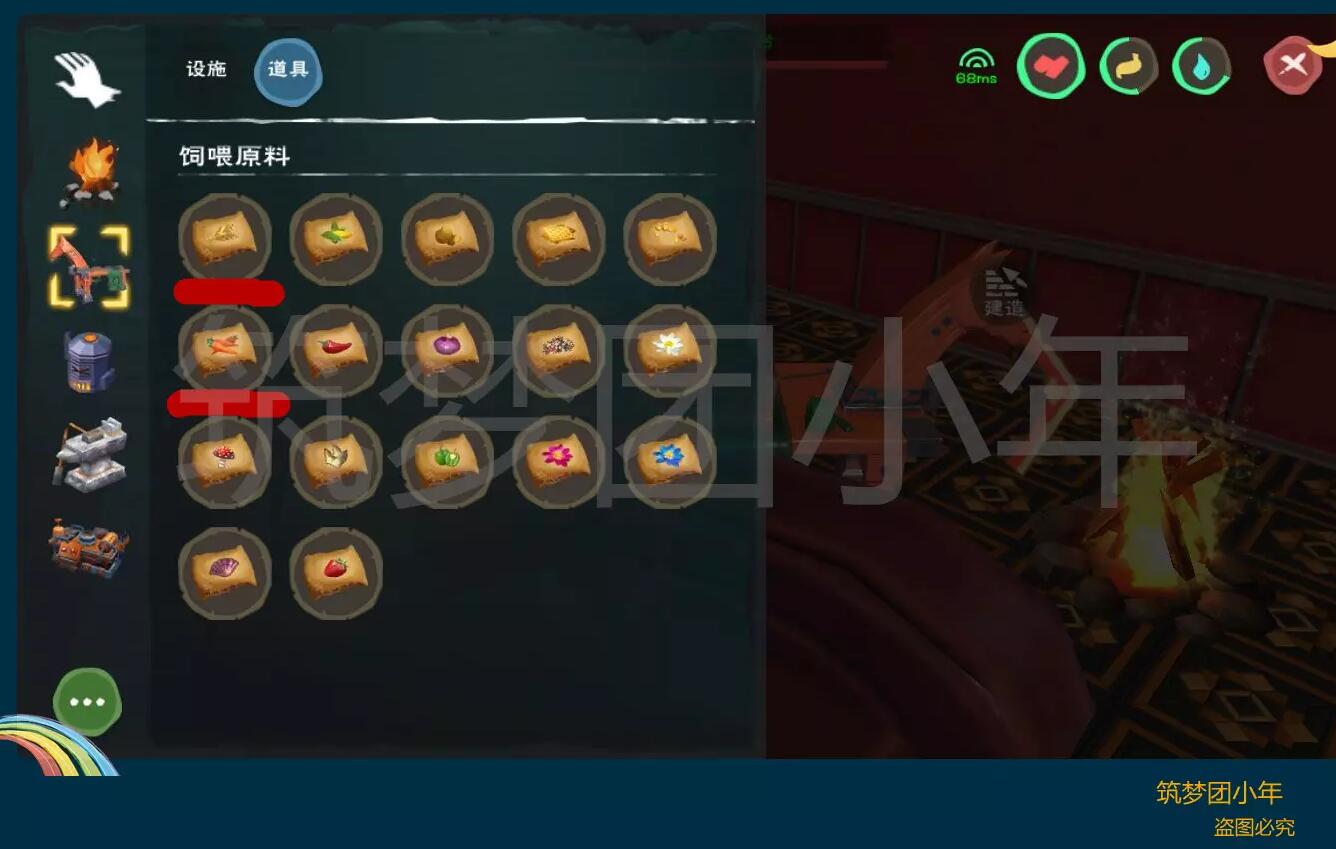Click the red heart health indicator
This screenshot has height=849, width=1336.
click(x=1051, y=67)
